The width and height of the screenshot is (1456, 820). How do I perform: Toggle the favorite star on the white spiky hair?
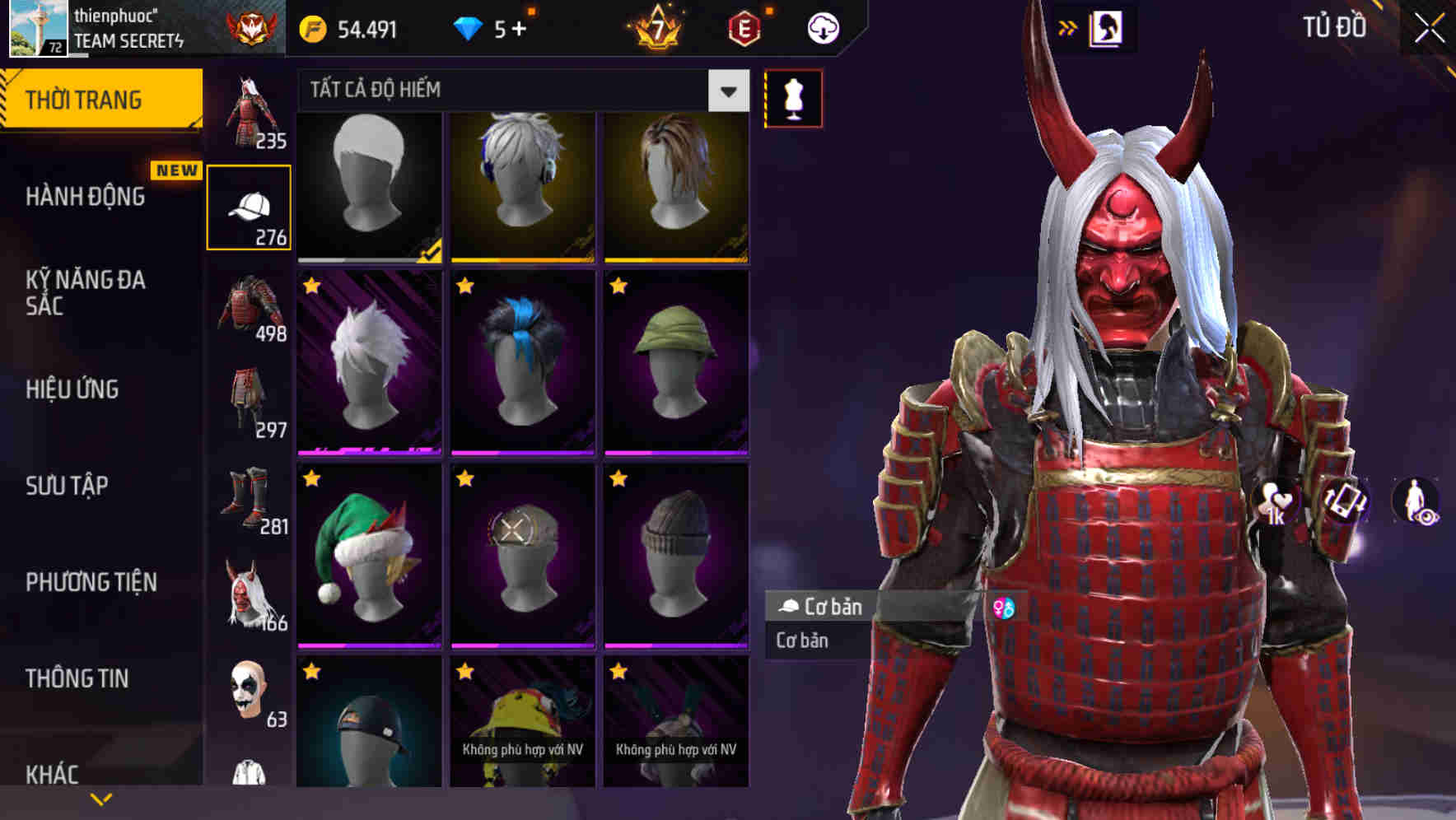[312, 286]
